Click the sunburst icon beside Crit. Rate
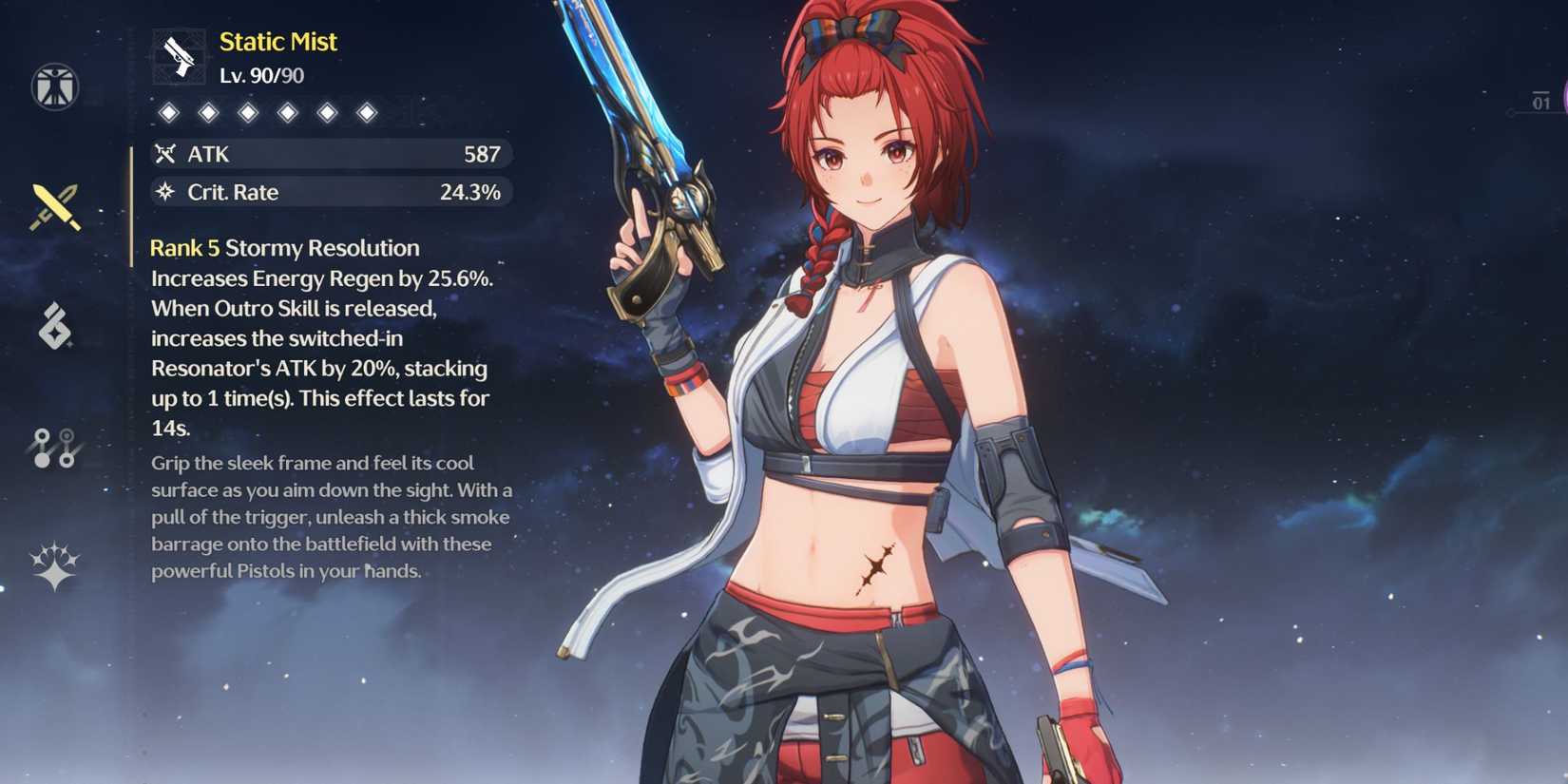Image resolution: width=1568 pixels, height=784 pixels. click(165, 192)
